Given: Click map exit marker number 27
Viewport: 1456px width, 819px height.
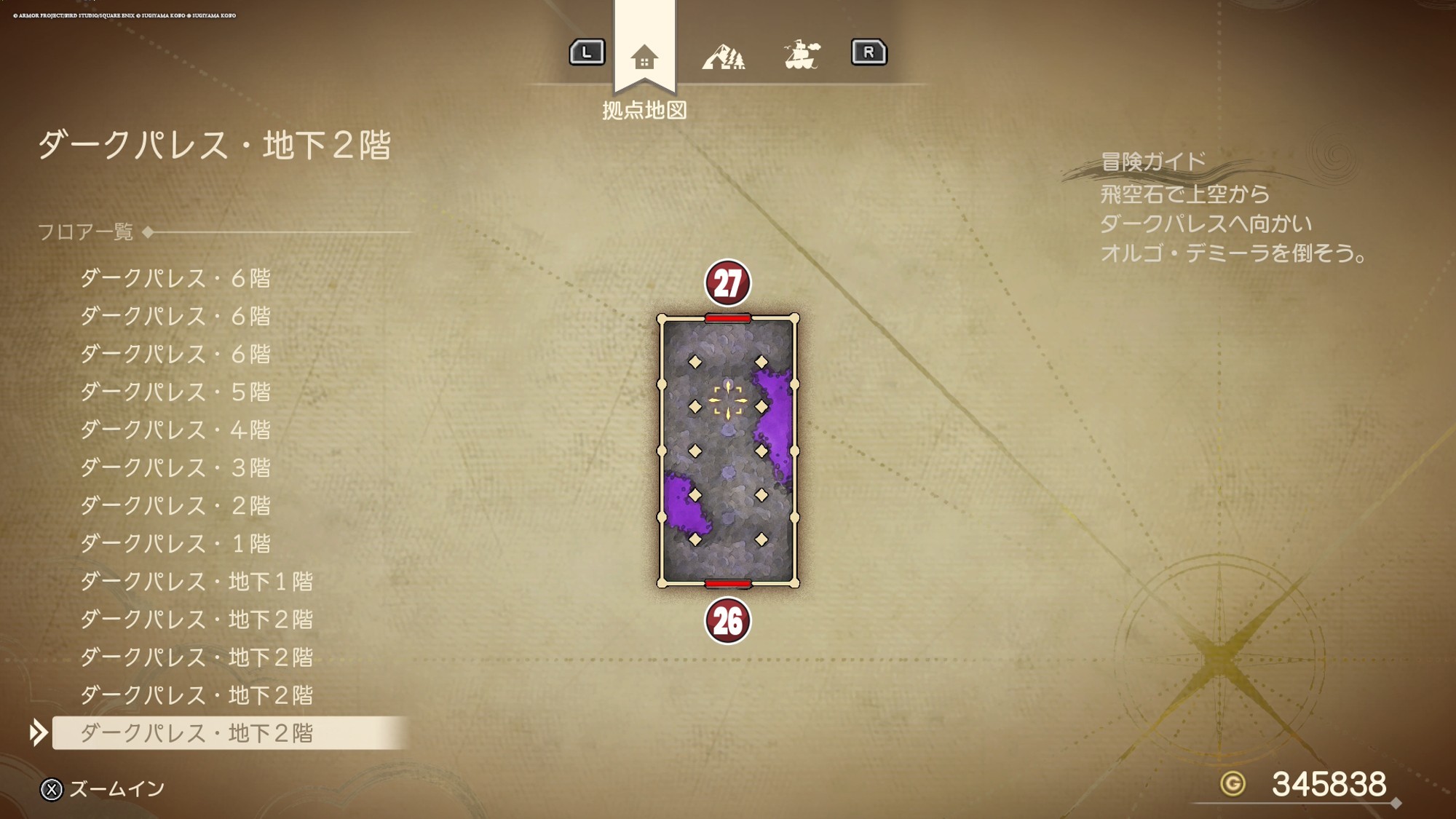Looking at the screenshot, I should coord(727,283).
